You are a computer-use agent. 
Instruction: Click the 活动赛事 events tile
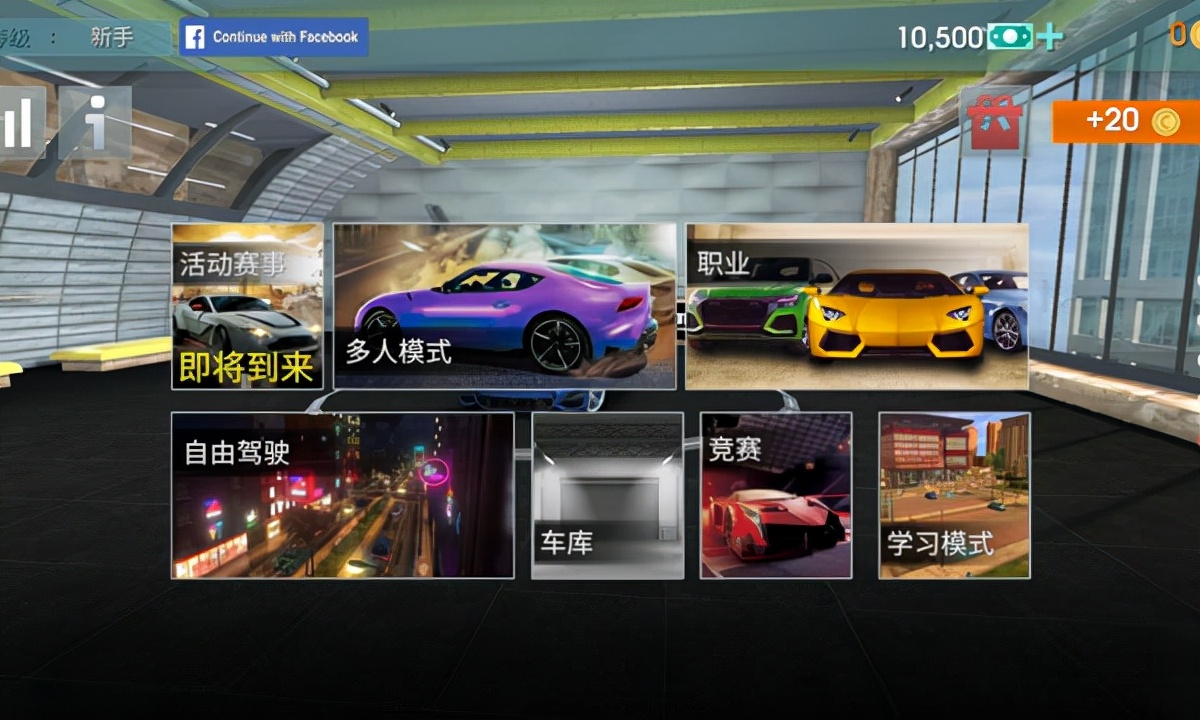pos(247,306)
